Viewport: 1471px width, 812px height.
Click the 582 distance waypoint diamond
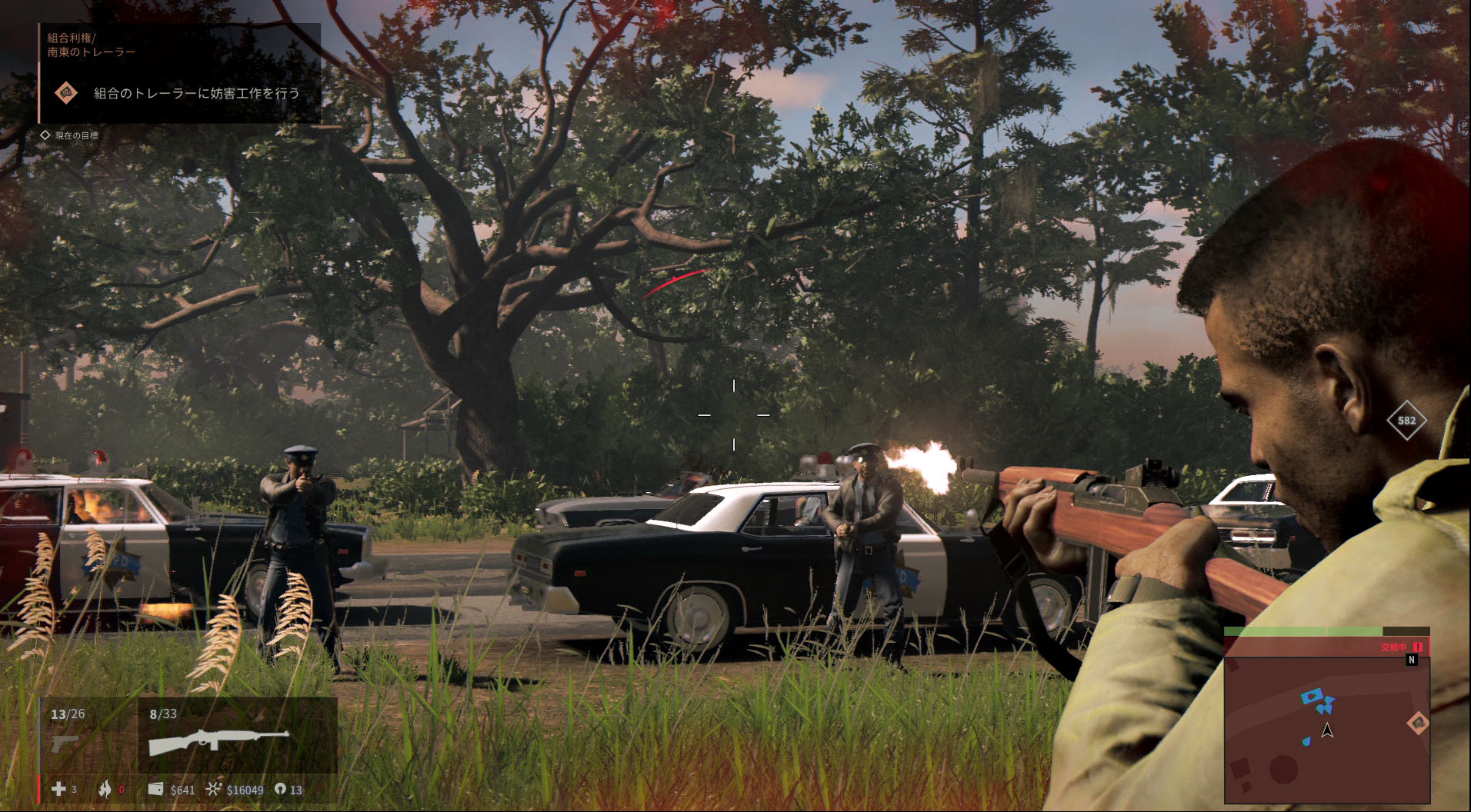click(1406, 421)
